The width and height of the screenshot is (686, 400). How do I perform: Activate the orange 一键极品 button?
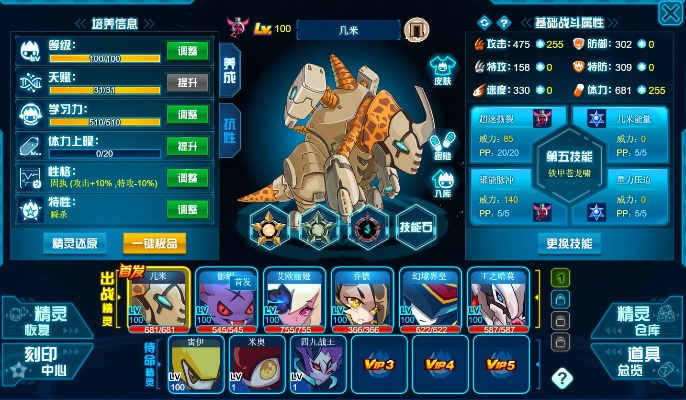point(154,243)
